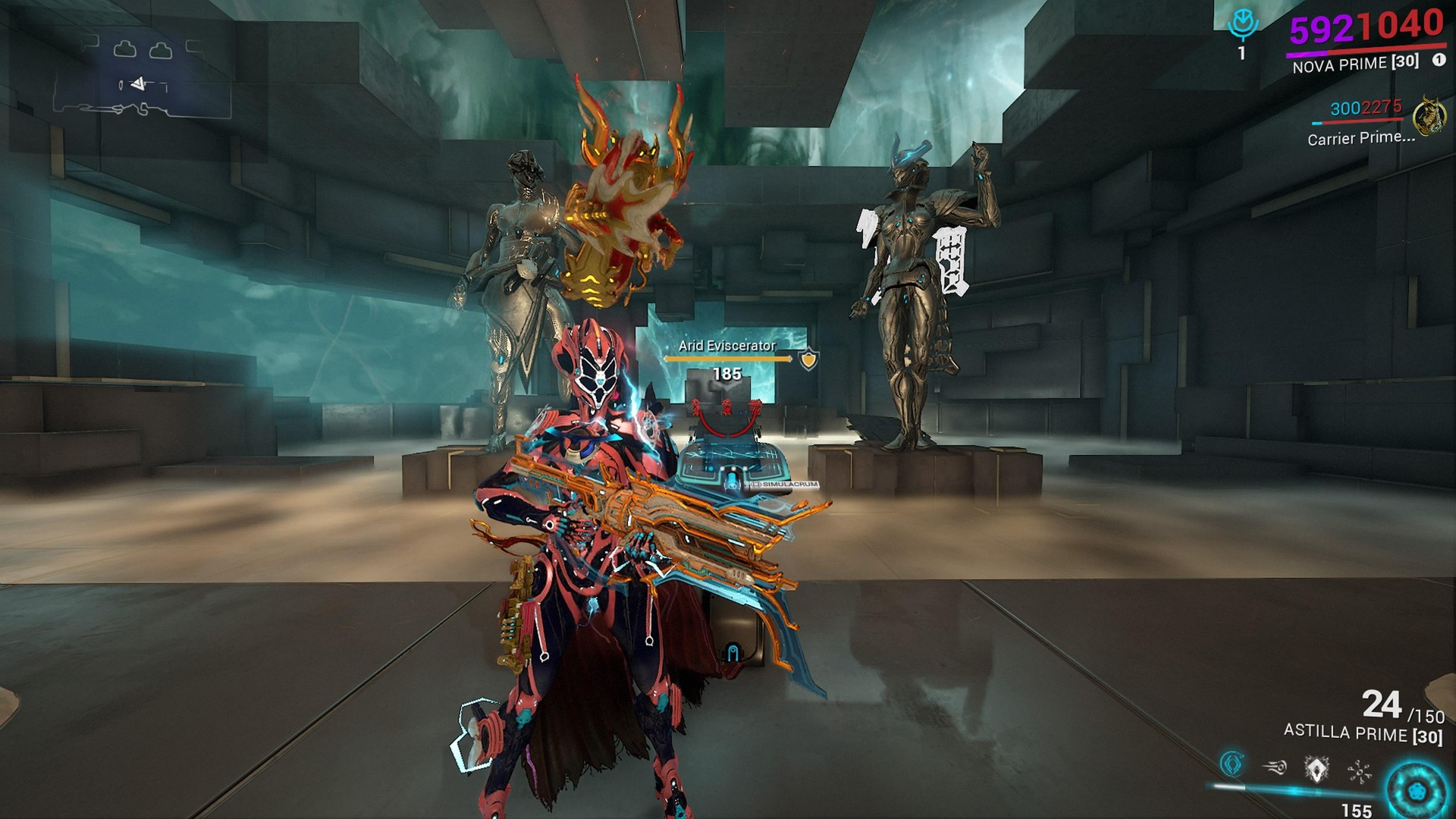The image size is (1456, 819).
Task: Trigger the Molecular Prime burst ability
Action: [1359, 772]
